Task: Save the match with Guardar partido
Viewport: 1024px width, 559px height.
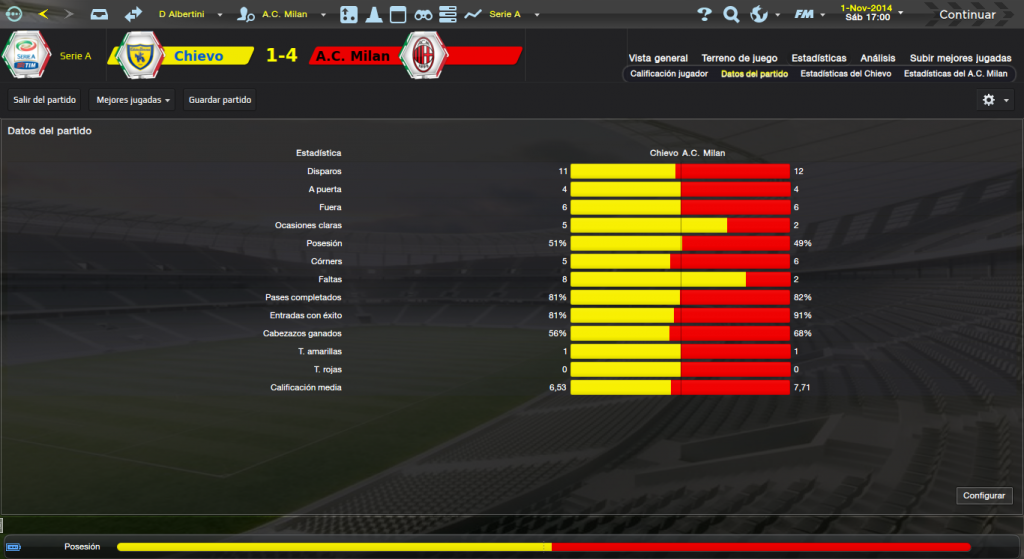Action: click(x=220, y=100)
